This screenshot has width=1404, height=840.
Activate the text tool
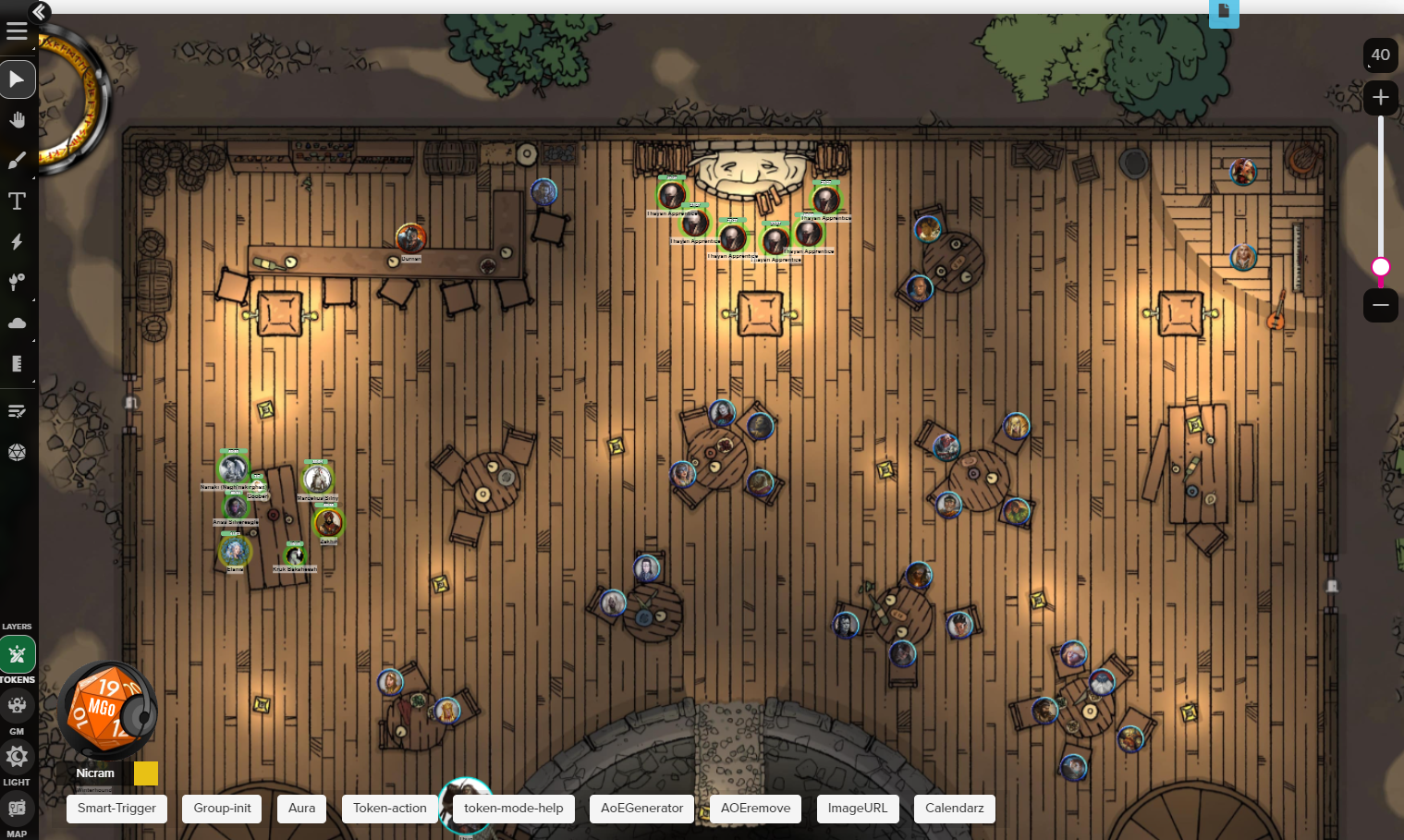tap(17, 201)
